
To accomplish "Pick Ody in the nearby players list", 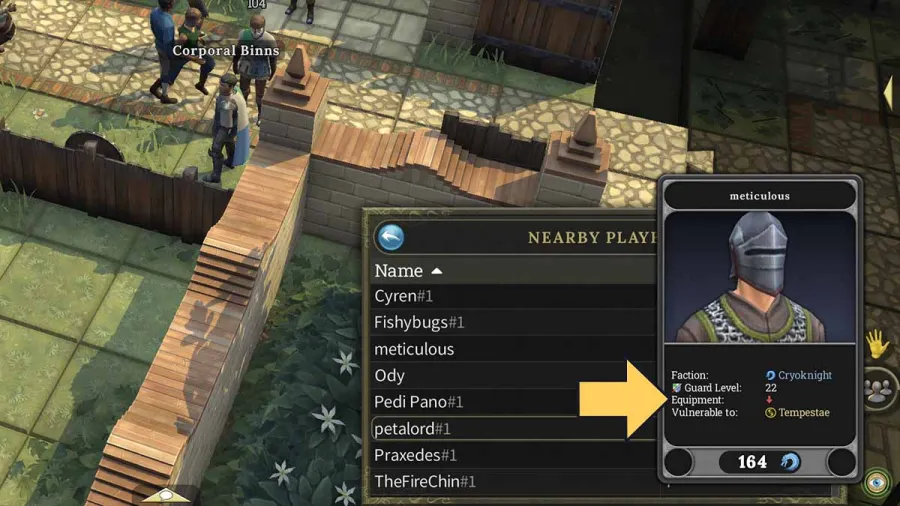I will [389, 375].
